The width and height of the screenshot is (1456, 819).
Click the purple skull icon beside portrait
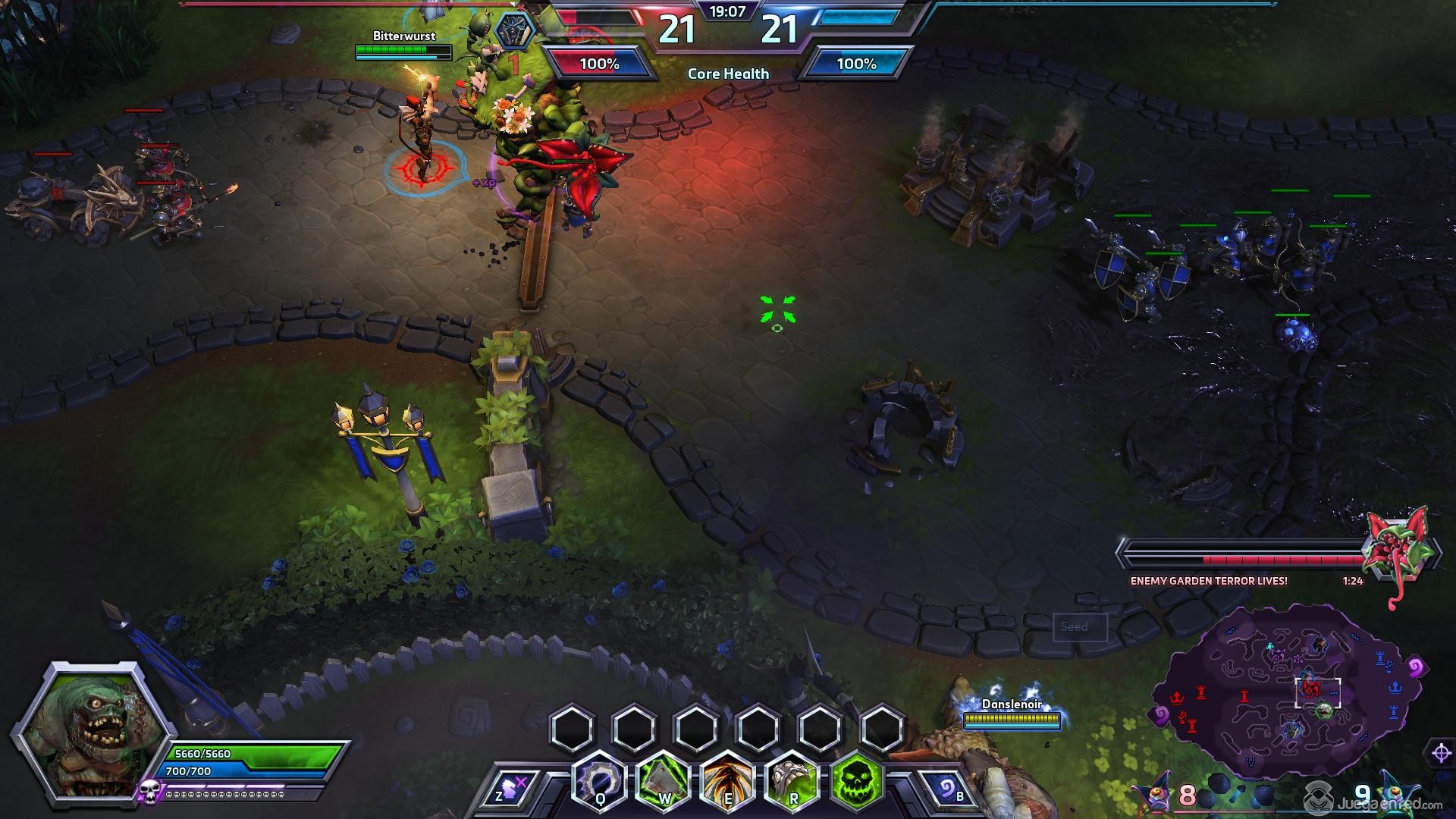pyautogui.click(x=149, y=792)
